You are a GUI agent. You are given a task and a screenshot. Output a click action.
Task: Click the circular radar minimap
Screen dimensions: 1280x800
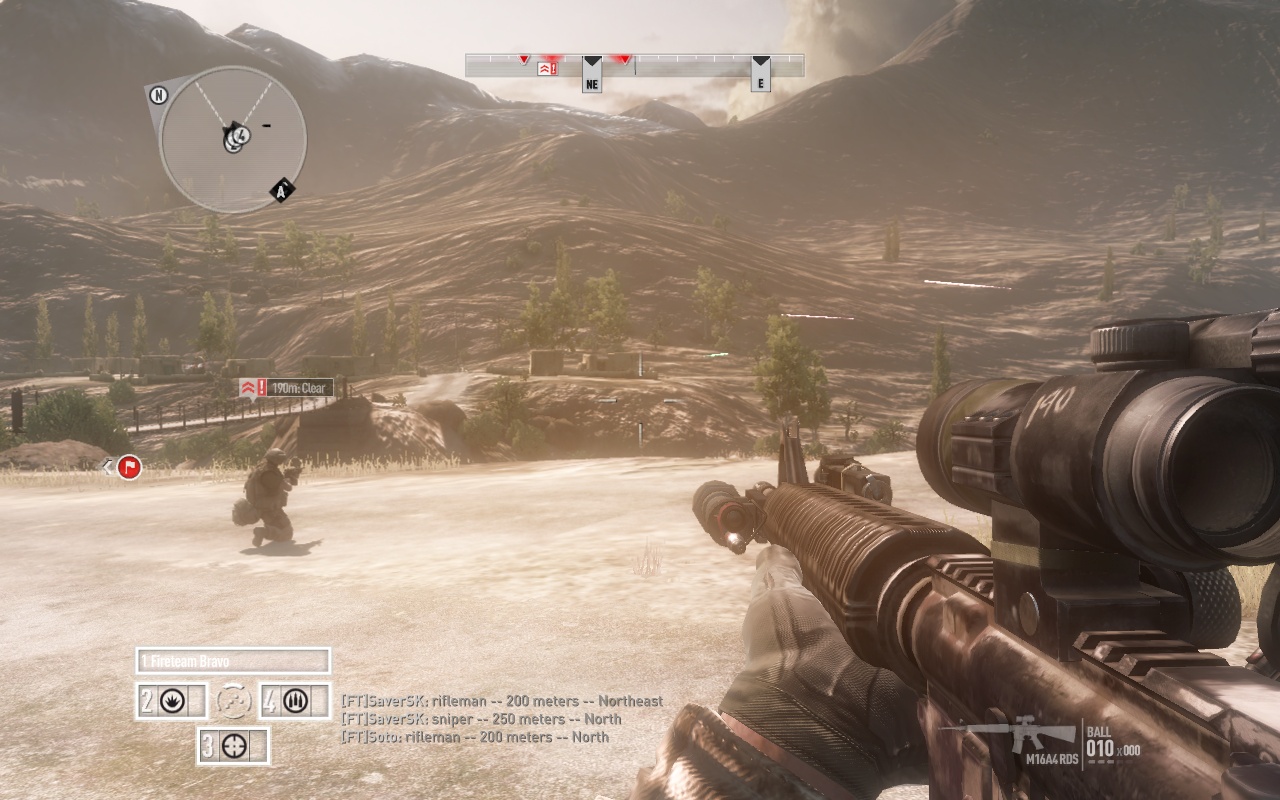click(x=233, y=138)
